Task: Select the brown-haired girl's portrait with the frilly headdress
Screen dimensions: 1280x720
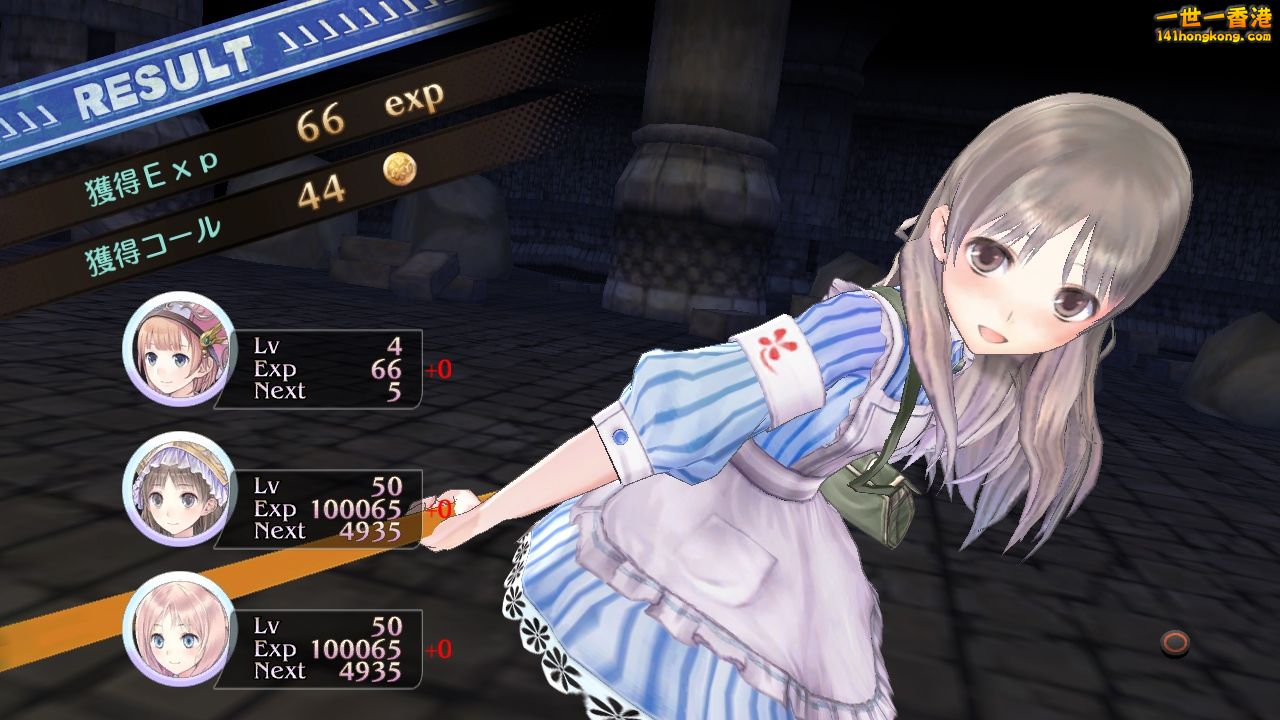Action: (179, 489)
